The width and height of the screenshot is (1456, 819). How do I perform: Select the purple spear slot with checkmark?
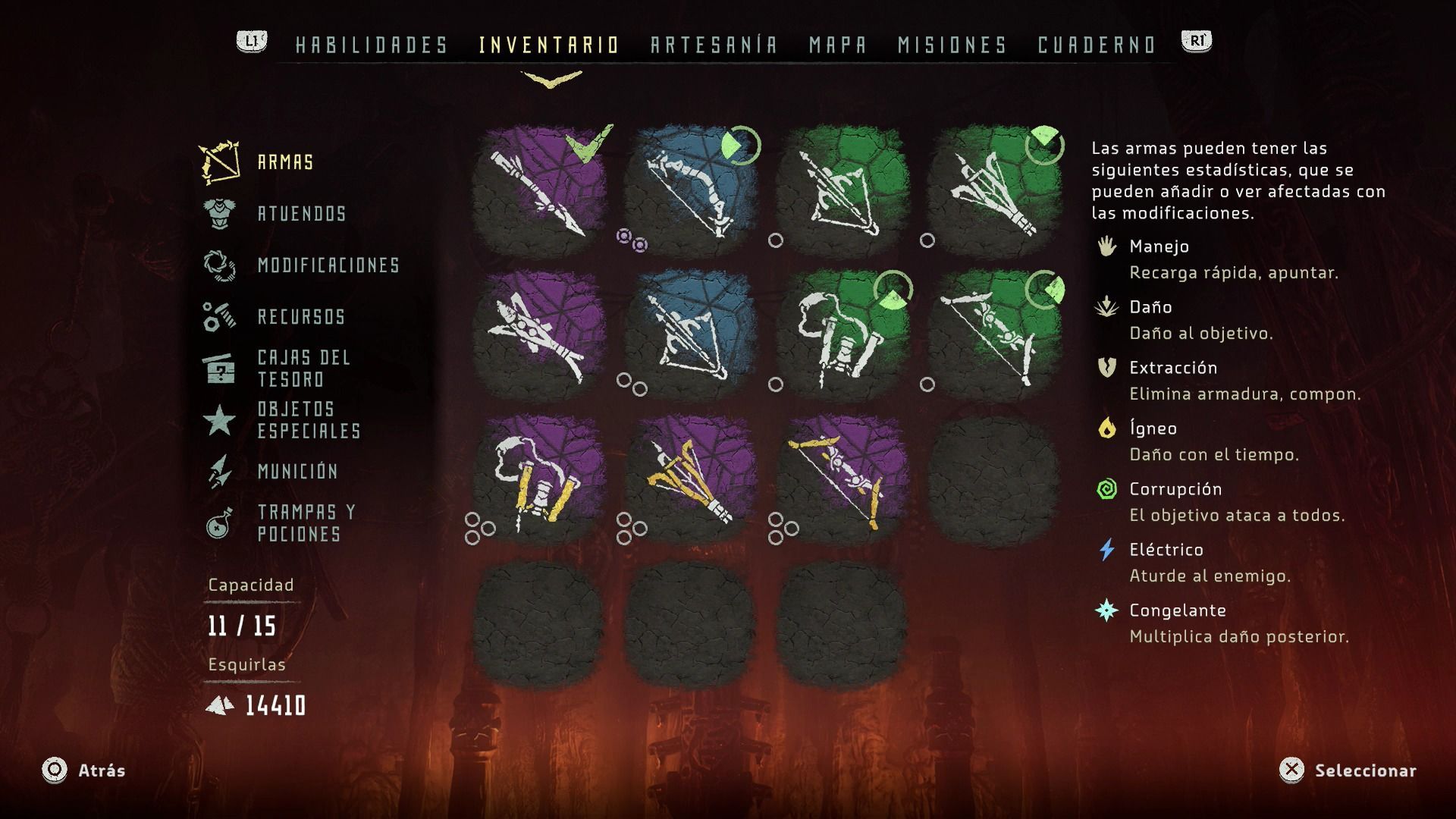point(539,191)
